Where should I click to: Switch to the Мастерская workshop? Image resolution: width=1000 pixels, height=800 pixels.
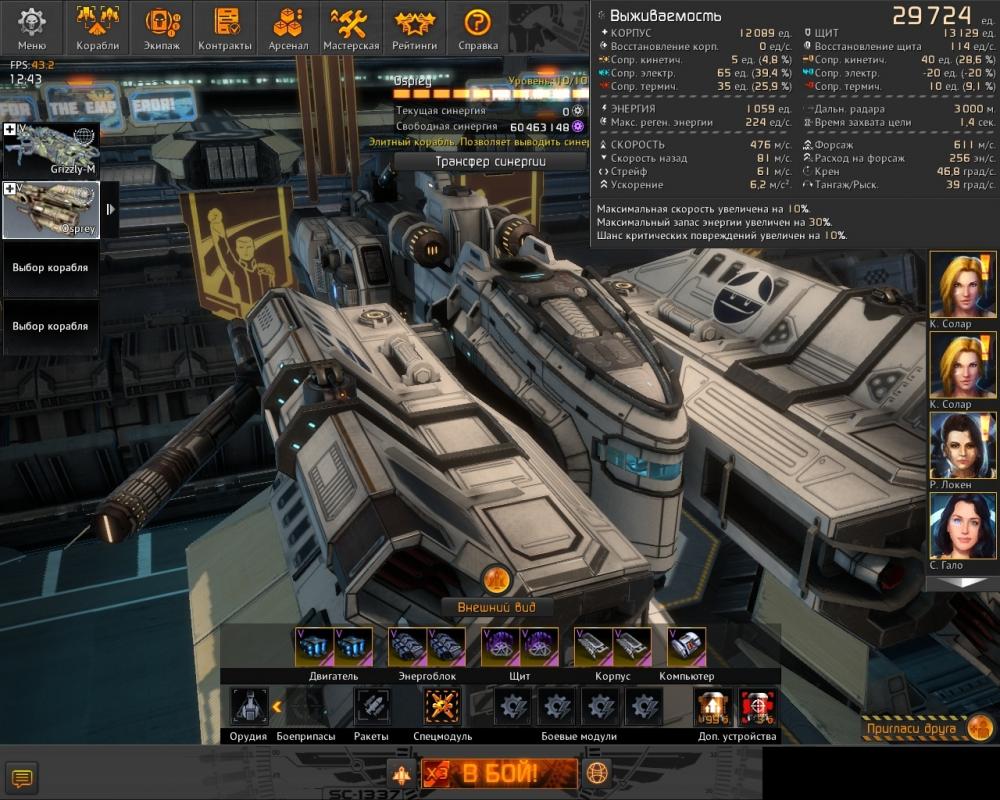(351, 28)
